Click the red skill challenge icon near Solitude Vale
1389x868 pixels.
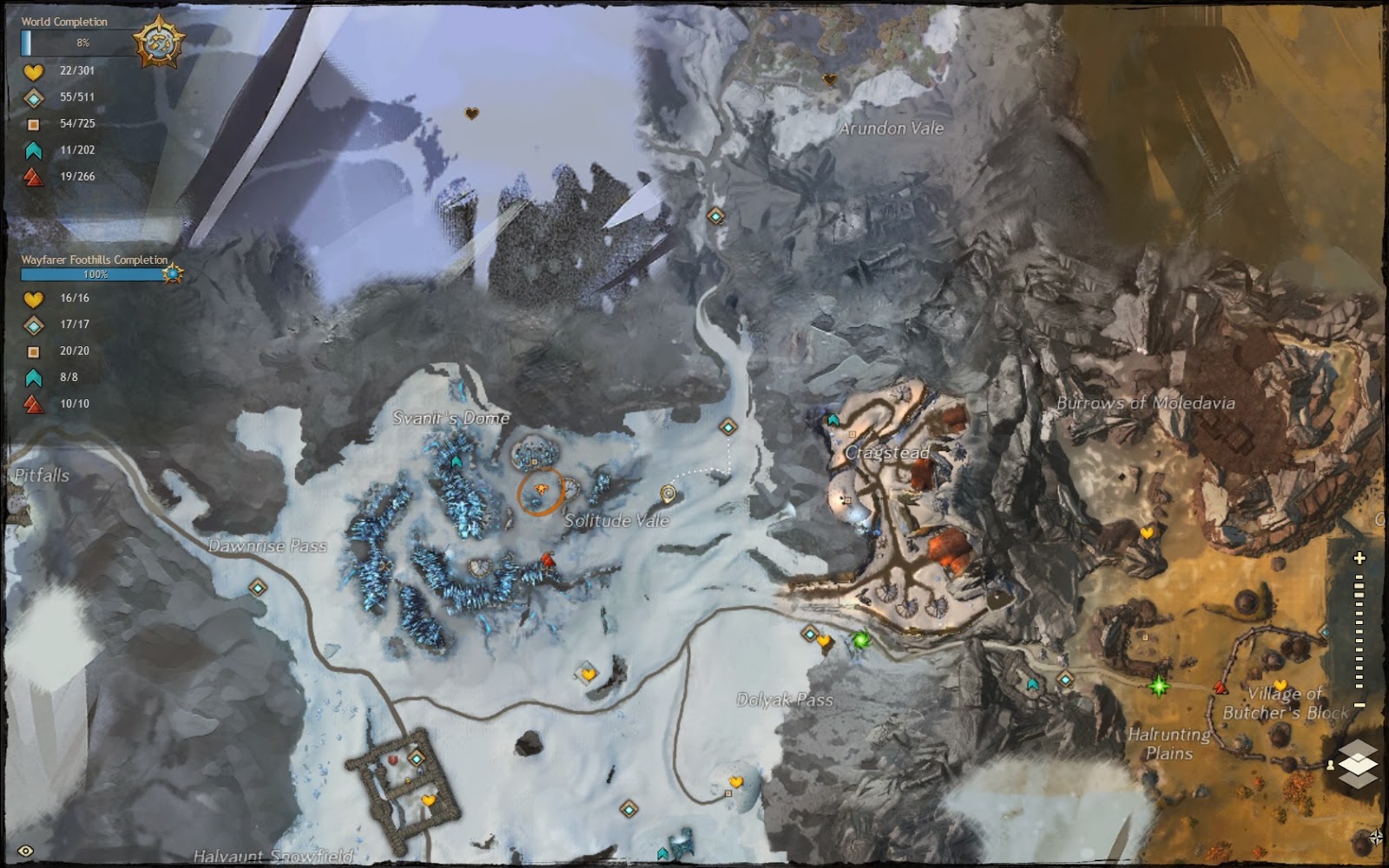549,560
